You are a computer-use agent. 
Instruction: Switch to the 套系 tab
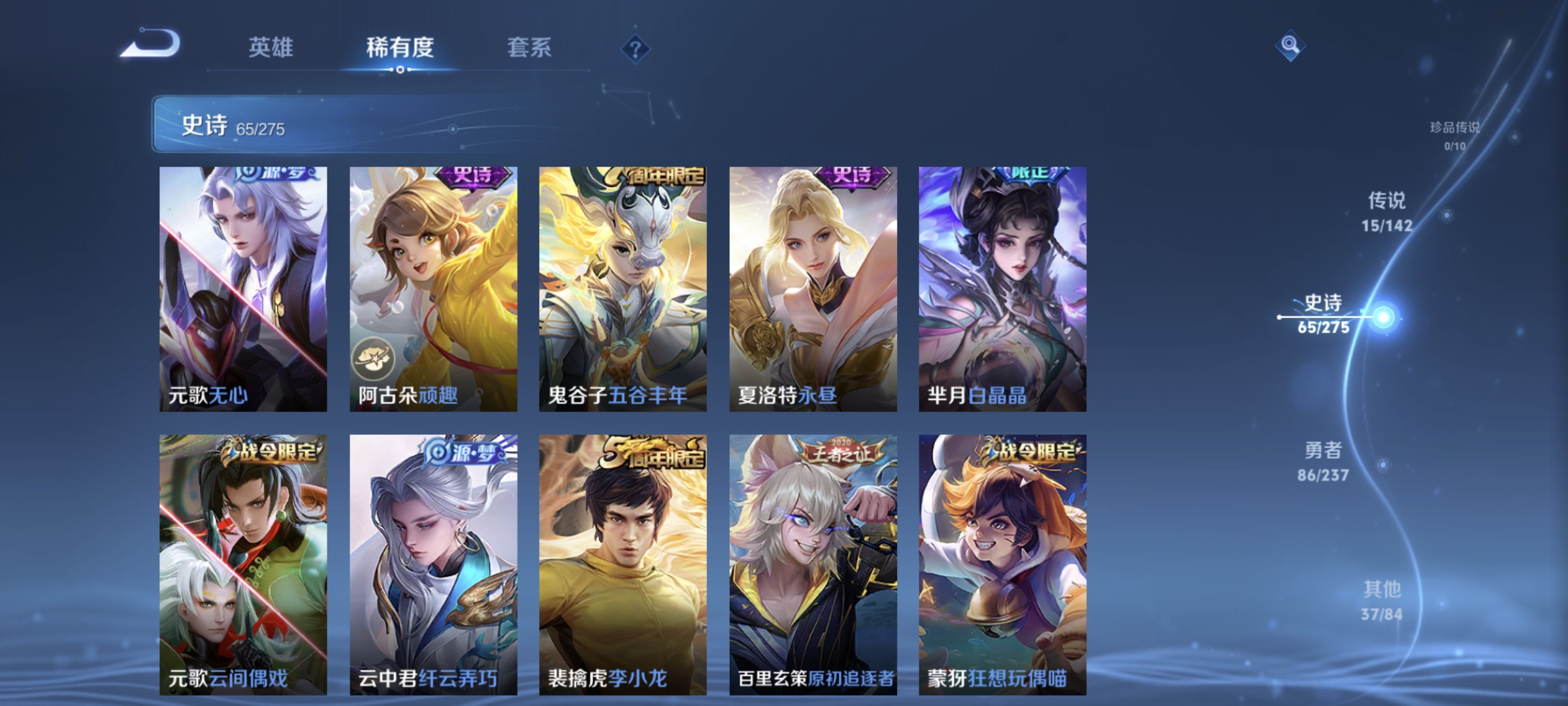[x=529, y=47]
